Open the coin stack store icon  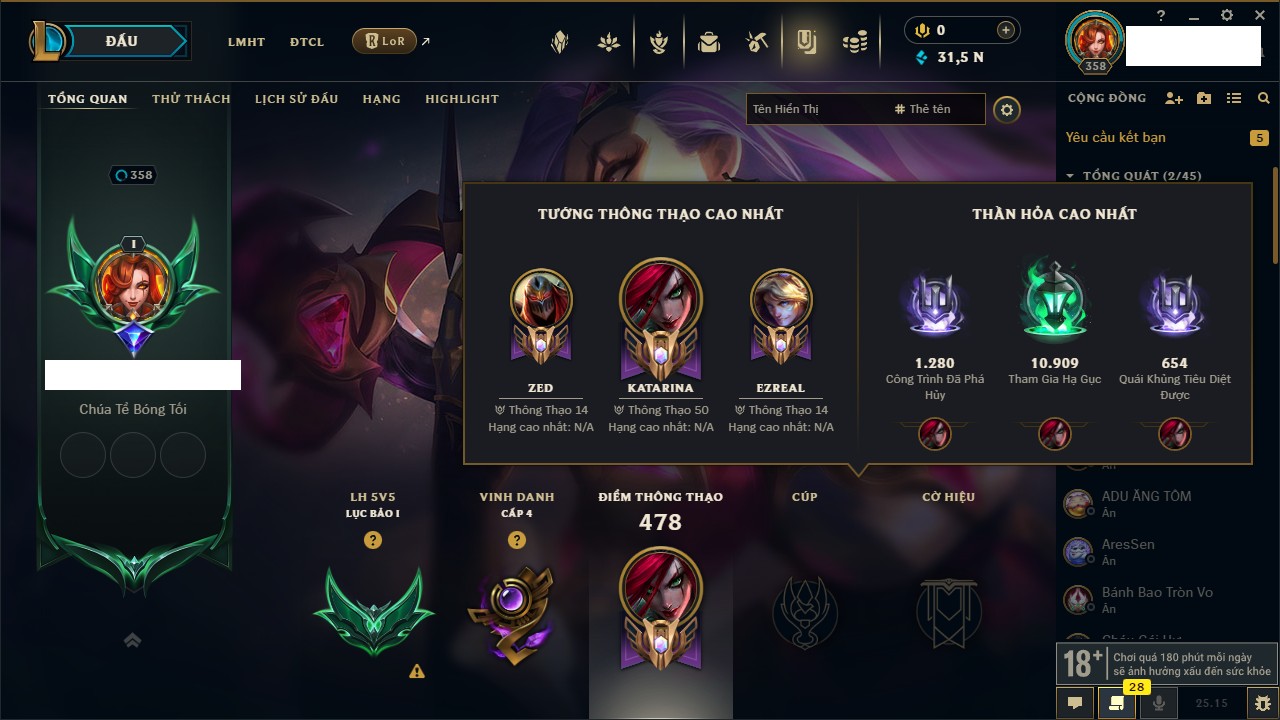[x=854, y=42]
